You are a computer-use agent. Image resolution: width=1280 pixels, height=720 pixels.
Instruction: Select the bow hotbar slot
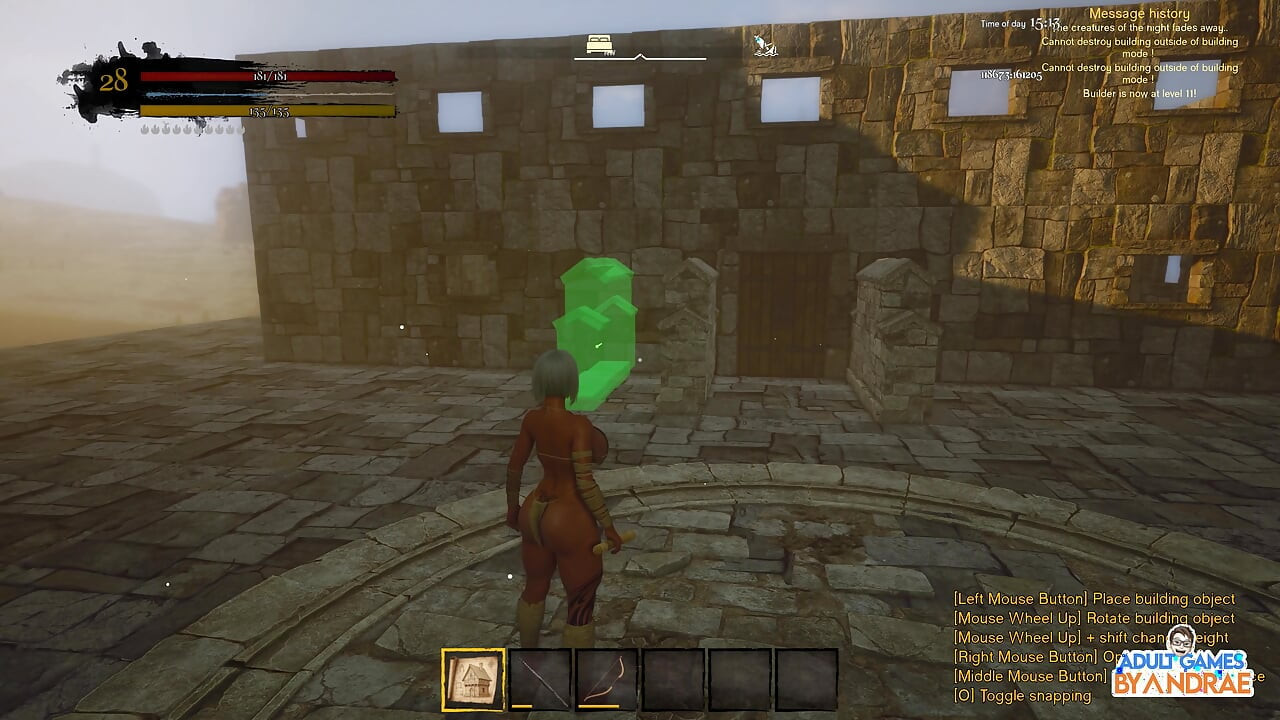(606, 680)
